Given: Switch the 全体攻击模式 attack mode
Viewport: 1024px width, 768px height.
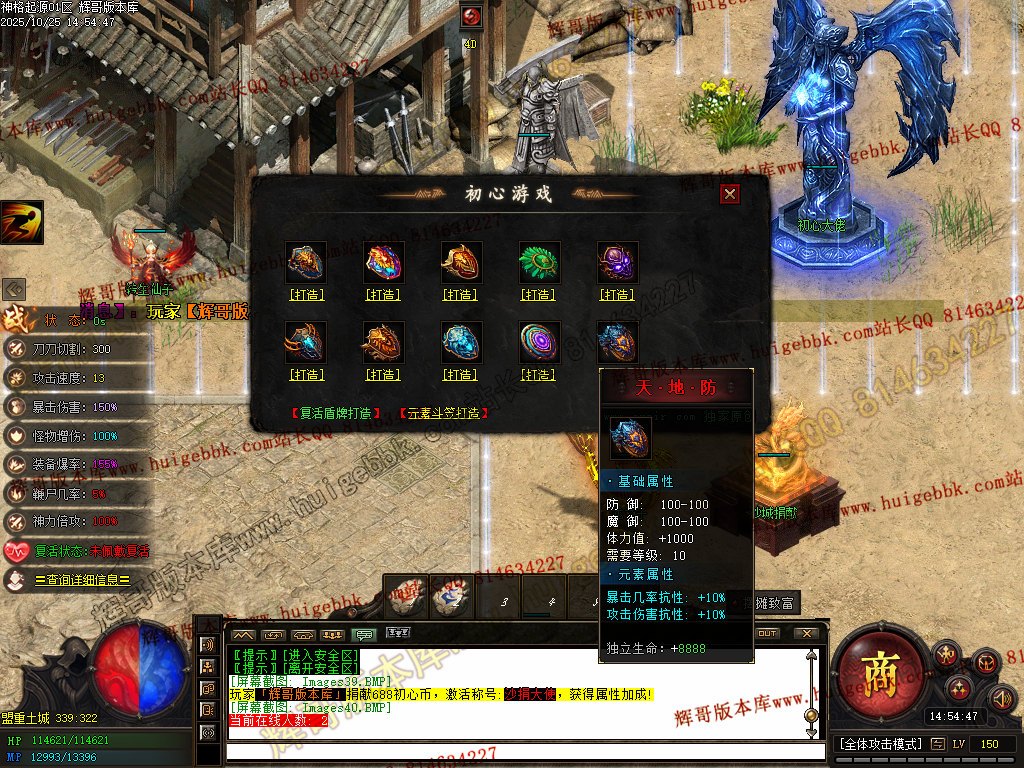Looking at the screenshot, I should pyautogui.click(x=878, y=744).
